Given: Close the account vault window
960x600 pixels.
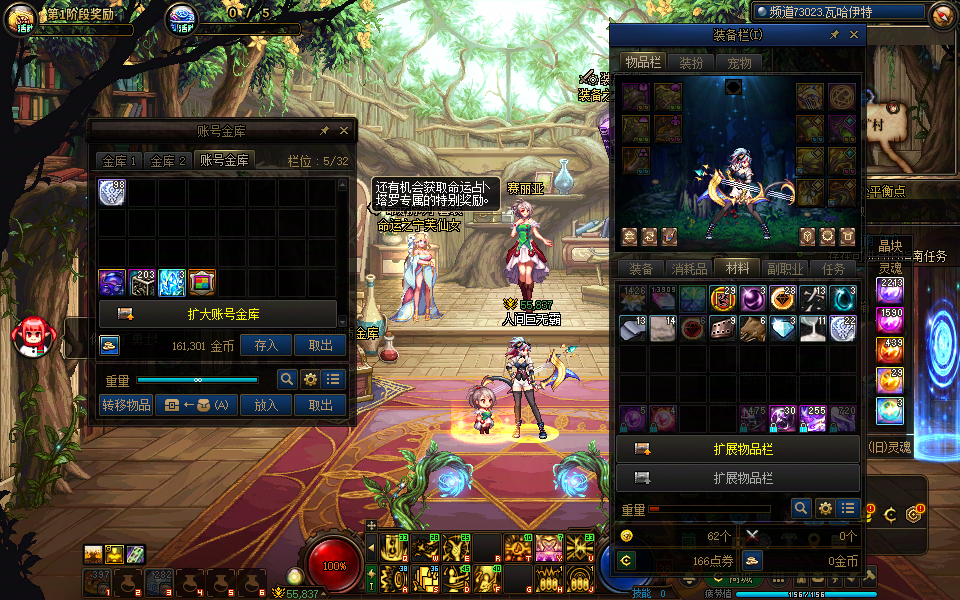Looking at the screenshot, I should tap(344, 130).
